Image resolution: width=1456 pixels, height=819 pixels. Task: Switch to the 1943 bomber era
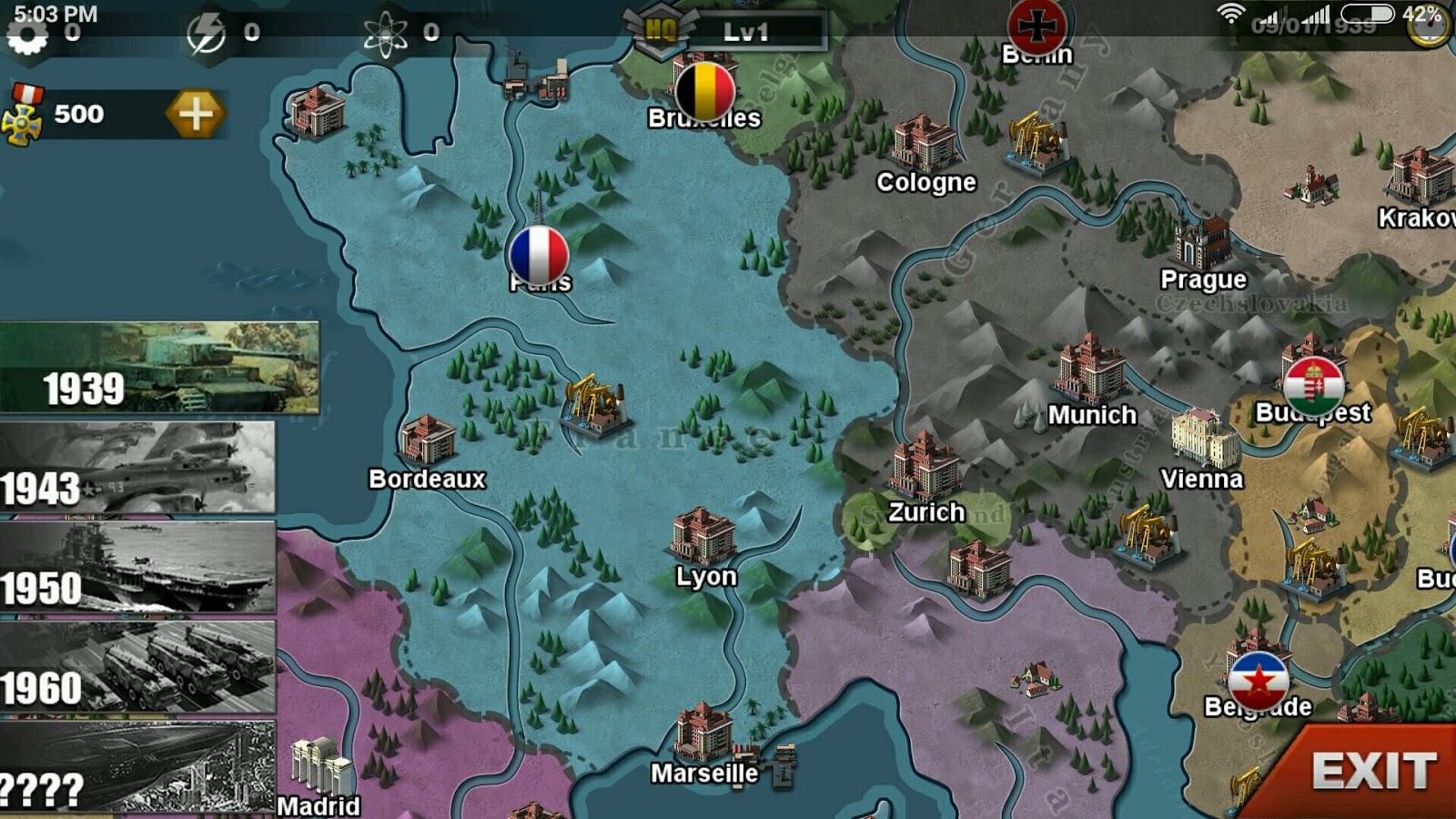click(x=136, y=466)
